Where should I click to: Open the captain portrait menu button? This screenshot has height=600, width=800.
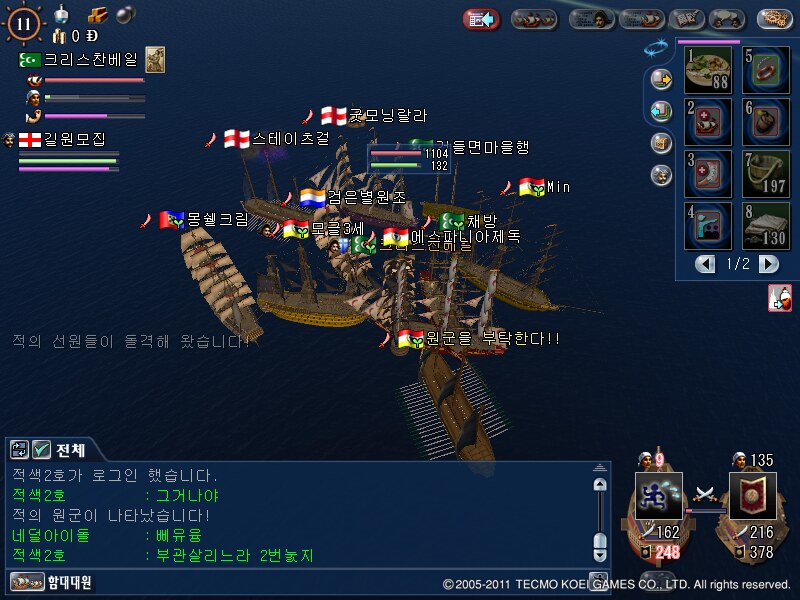(592, 18)
